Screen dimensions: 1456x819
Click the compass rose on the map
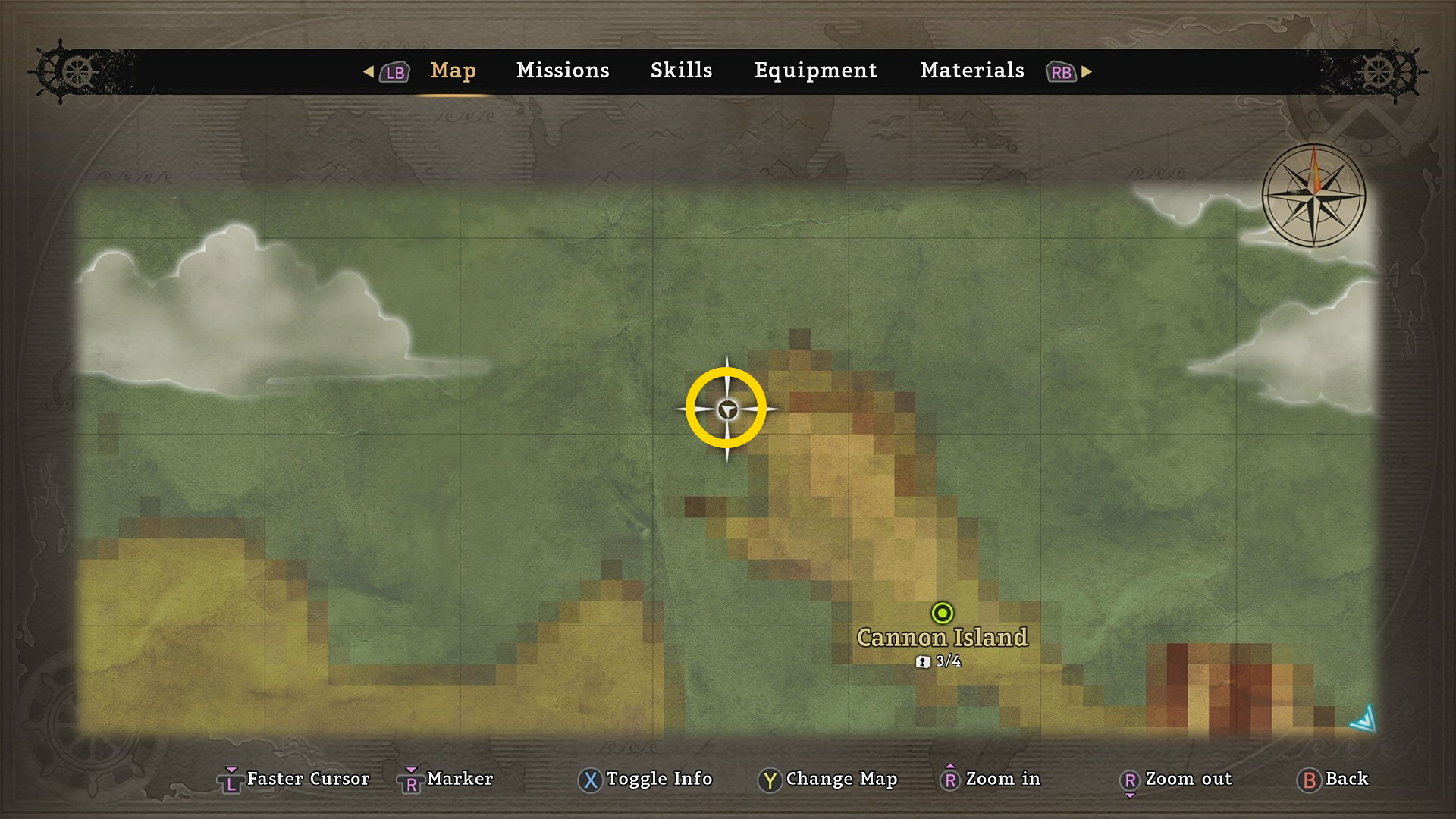(1313, 196)
